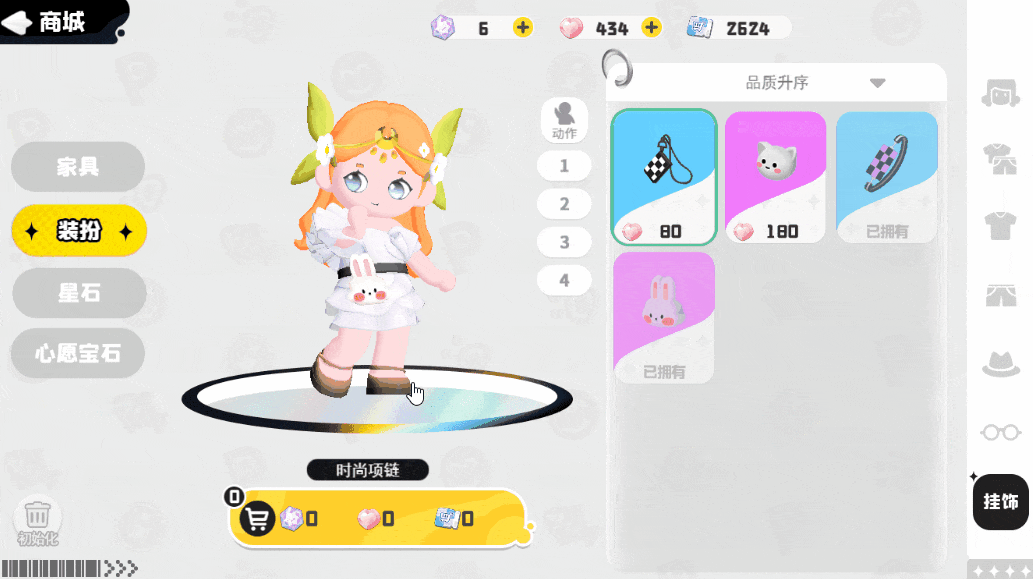Open the 动作 pose button

[564, 119]
